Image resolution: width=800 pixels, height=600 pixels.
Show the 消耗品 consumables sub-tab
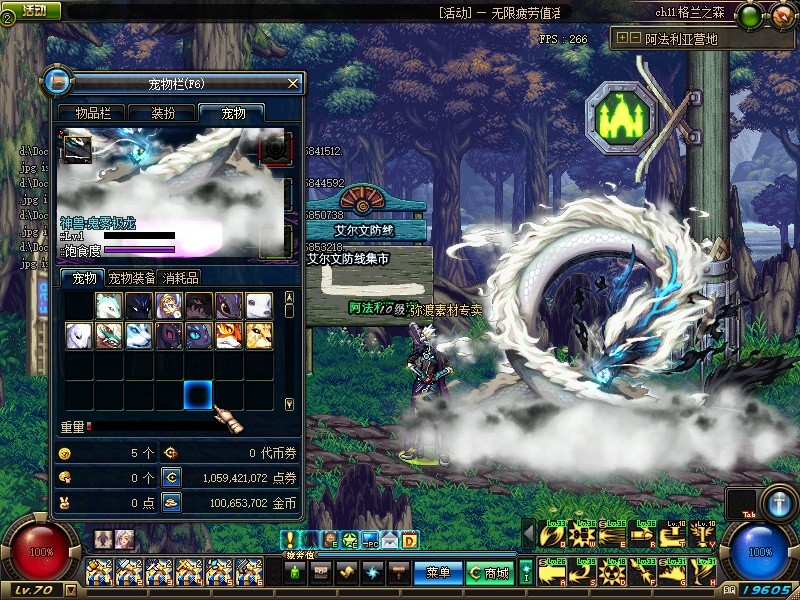[x=181, y=278]
